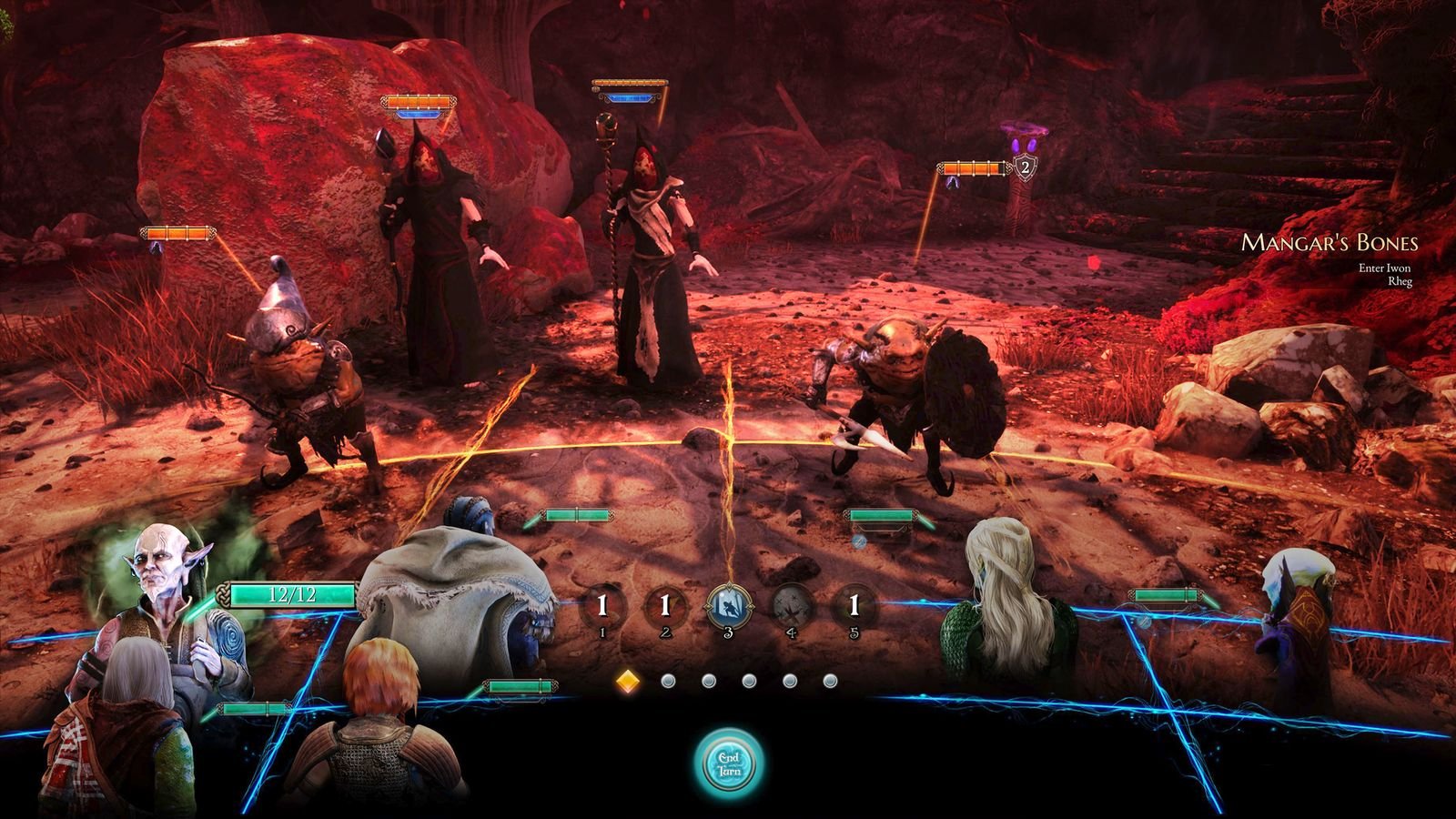The image size is (1456, 819).
Task: Click the Mangar's Bones quest title
Action: pos(1330,242)
